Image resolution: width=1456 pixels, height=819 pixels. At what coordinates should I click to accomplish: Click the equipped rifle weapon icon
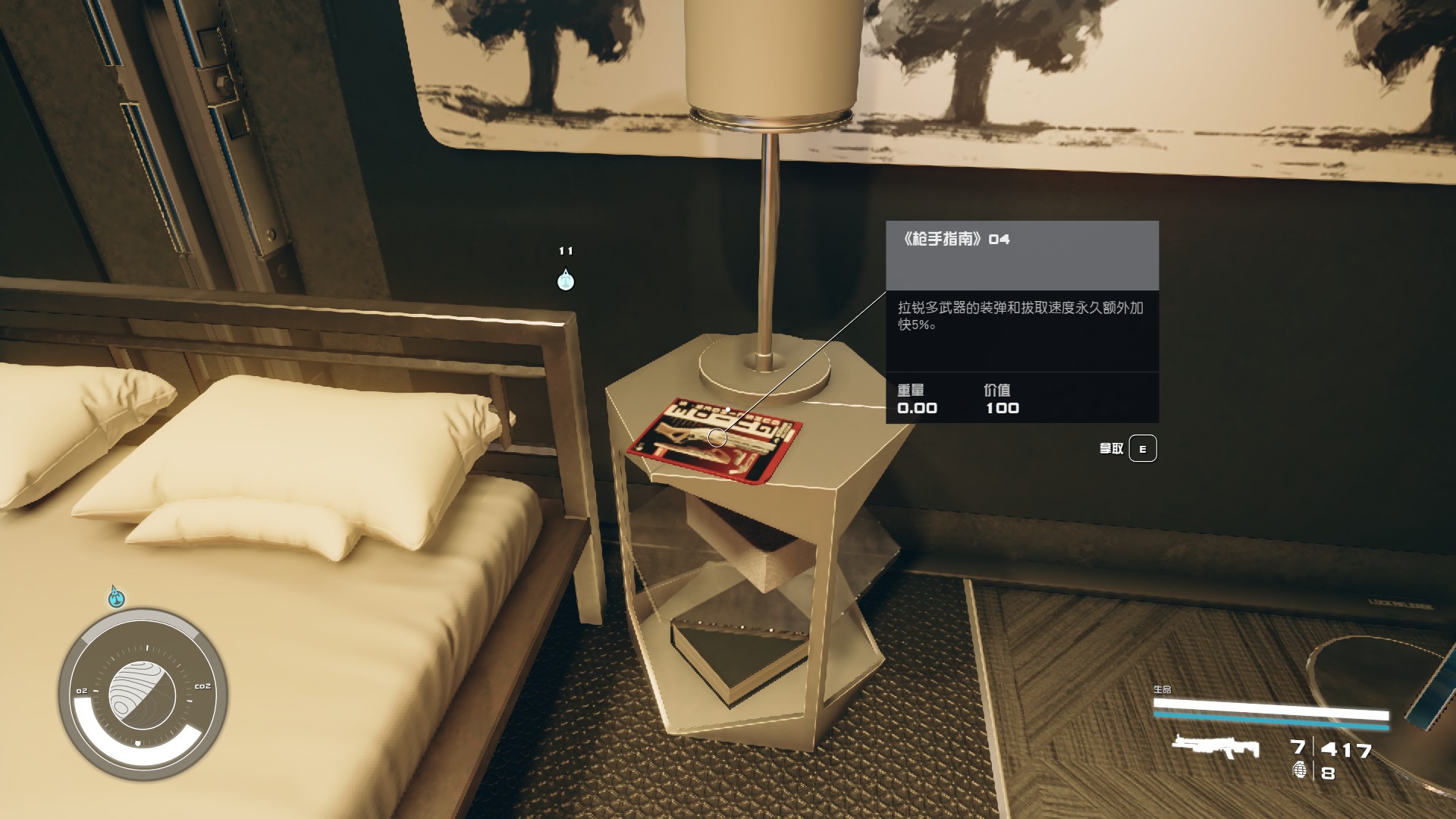(1215, 747)
